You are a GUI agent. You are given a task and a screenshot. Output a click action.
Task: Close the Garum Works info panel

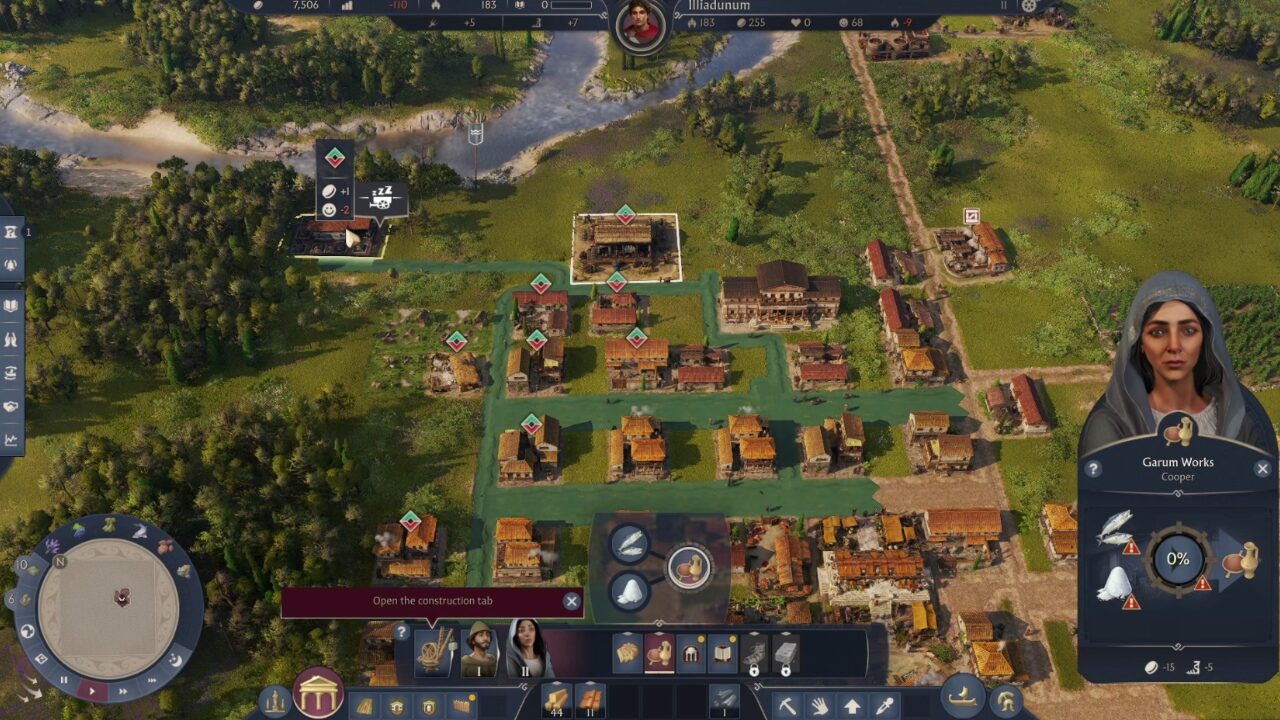(1262, 468)
